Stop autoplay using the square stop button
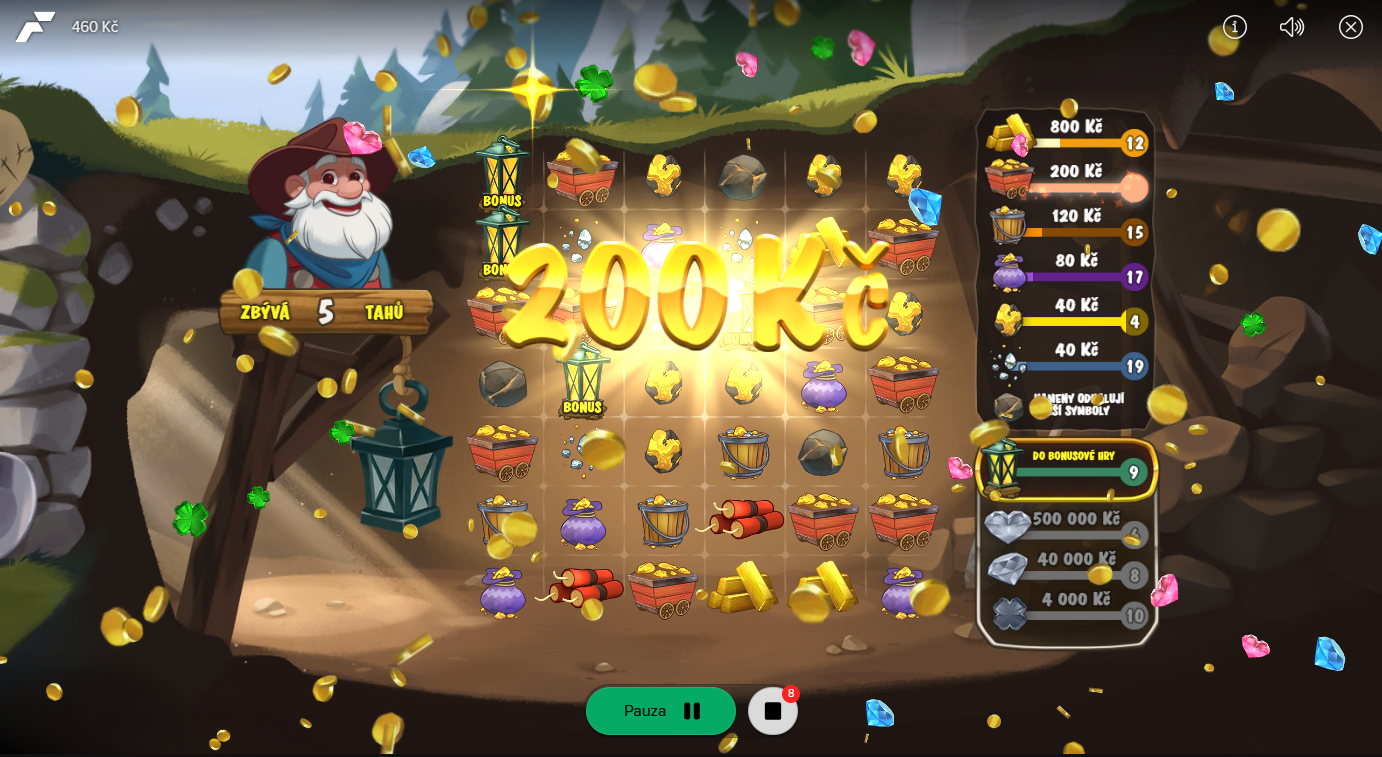Image resolution: width=1382 pixels, height=757 pixels. pyautogui.click(x=773, y=711)
